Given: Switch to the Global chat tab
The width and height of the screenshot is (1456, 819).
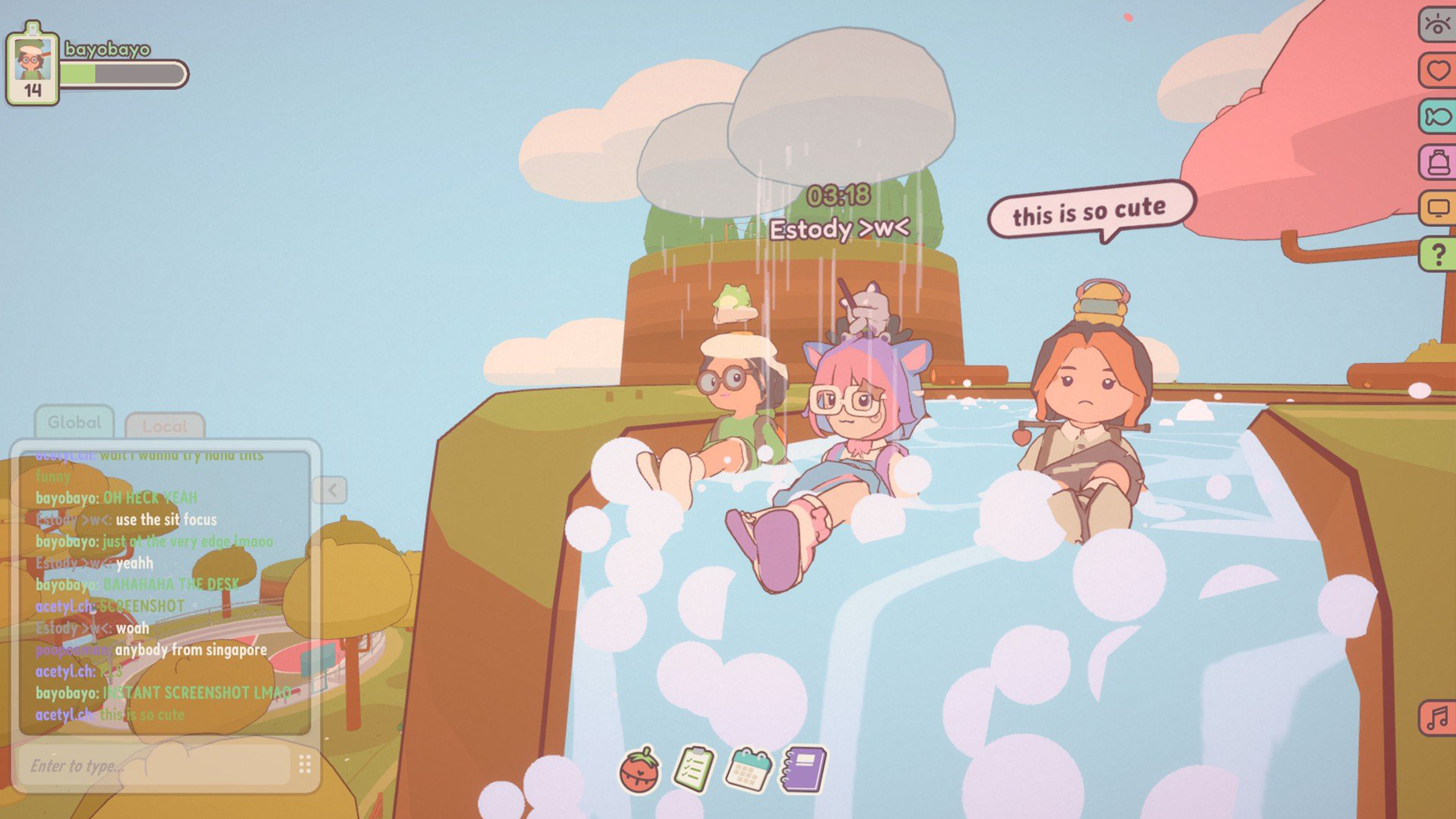Looking at the screenshot, I should 74,422.
